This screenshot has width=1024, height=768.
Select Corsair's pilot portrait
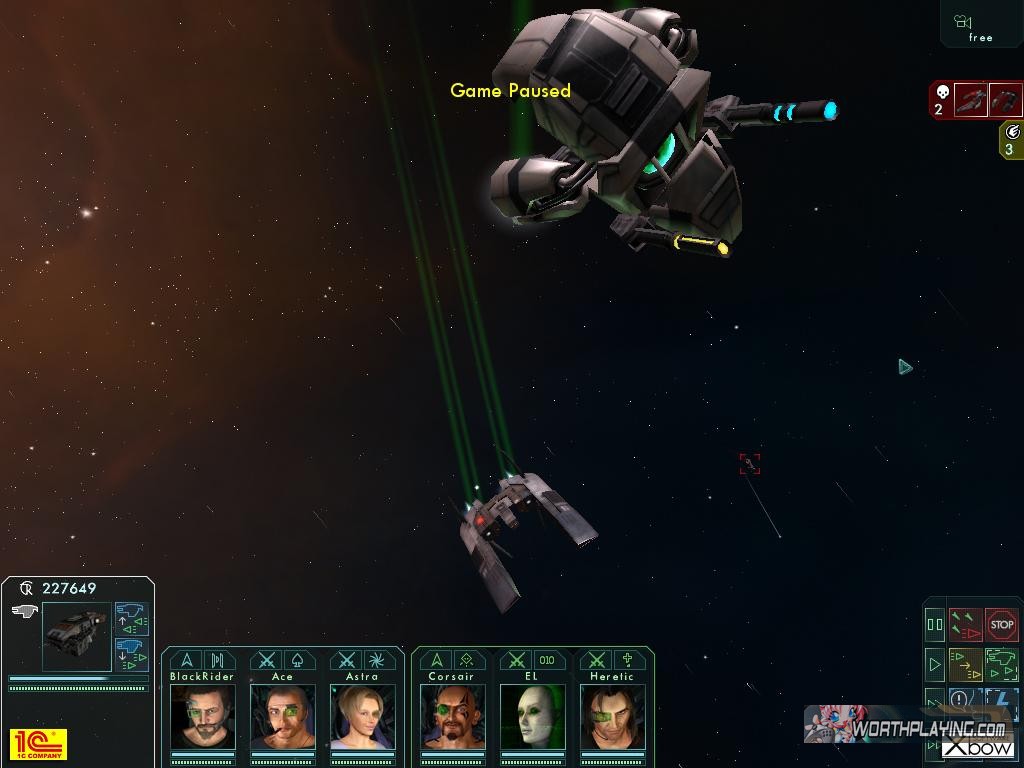coord(452,716)
